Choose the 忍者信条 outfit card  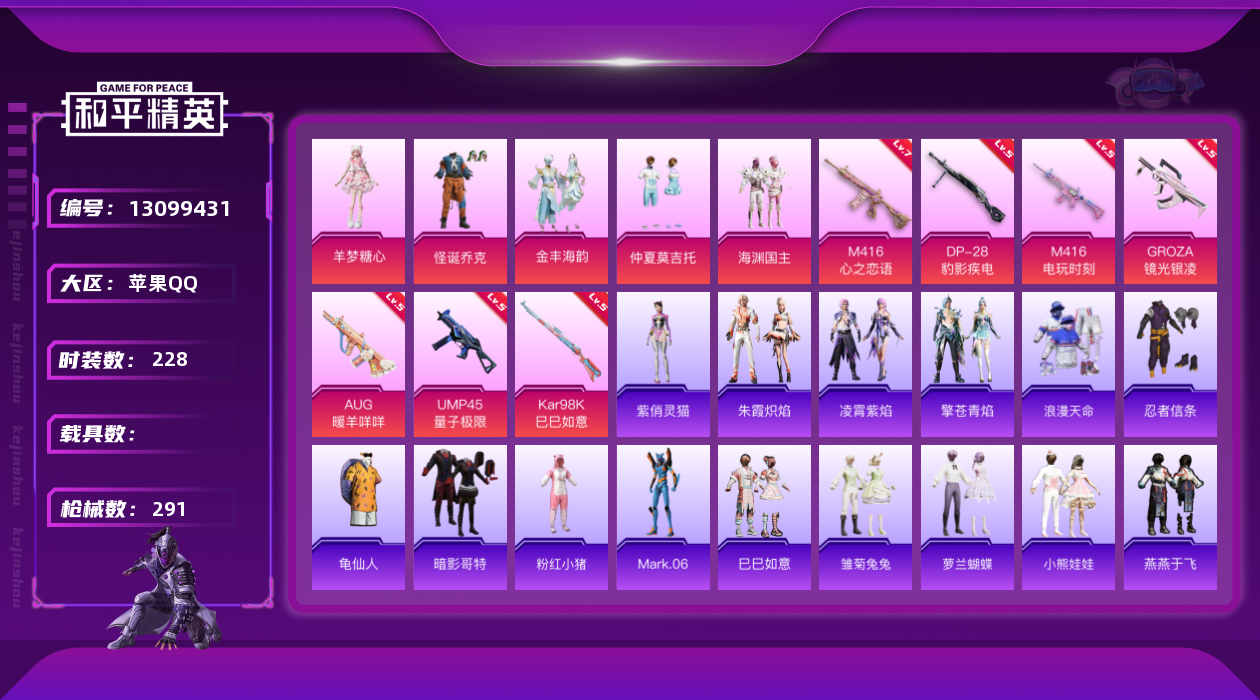(x=1170, y=364)
